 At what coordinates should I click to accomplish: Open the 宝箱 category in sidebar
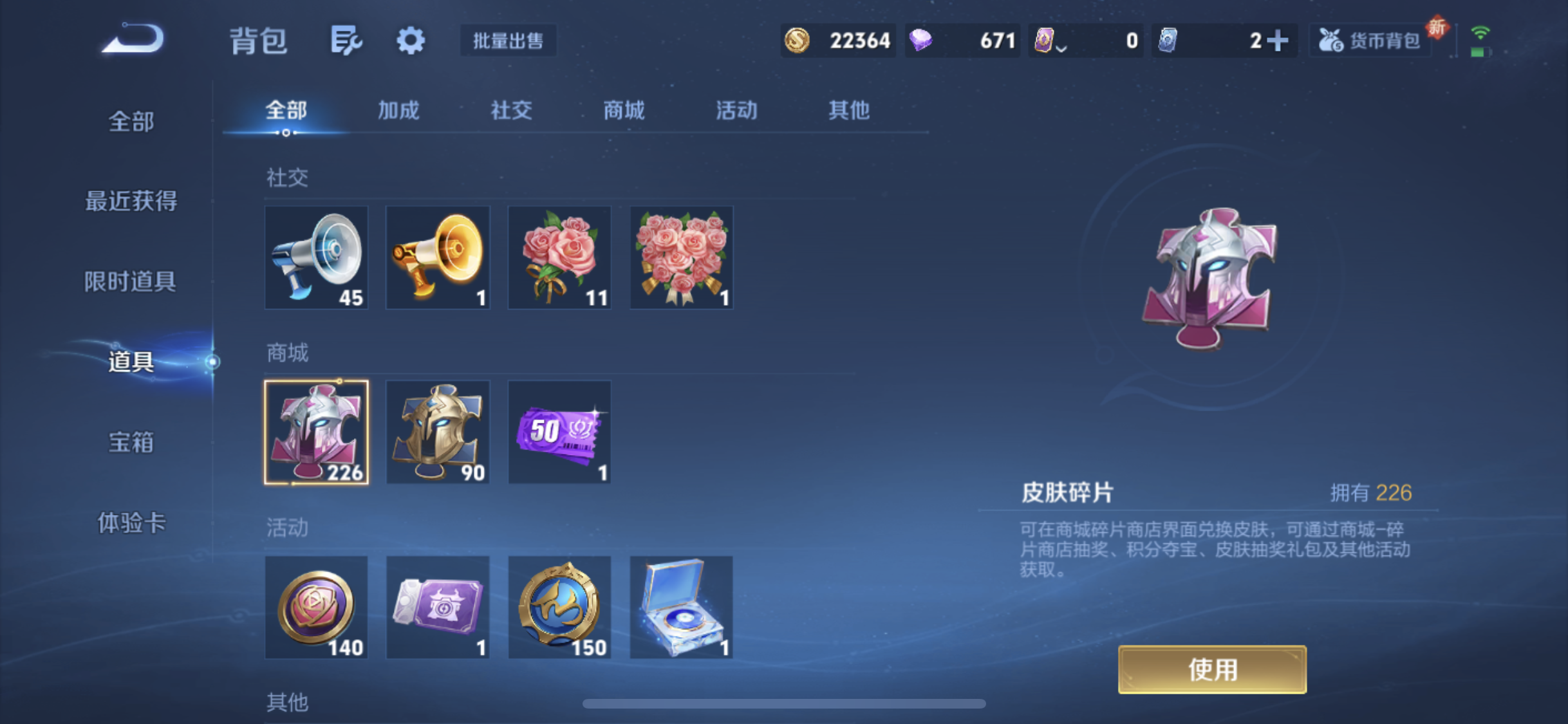click(129, 442)
